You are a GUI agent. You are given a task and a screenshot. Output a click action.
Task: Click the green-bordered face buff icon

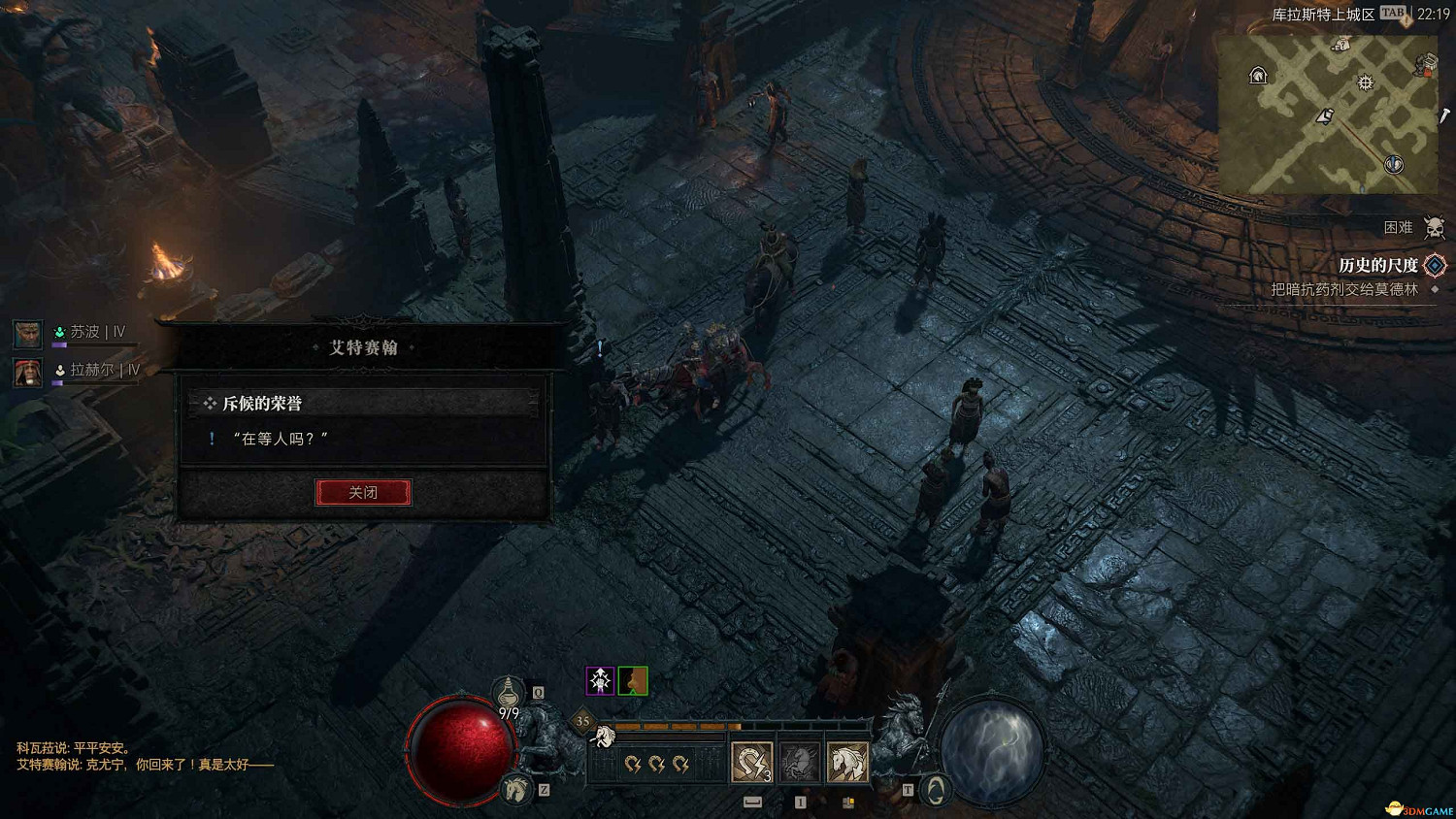(633, 681)
